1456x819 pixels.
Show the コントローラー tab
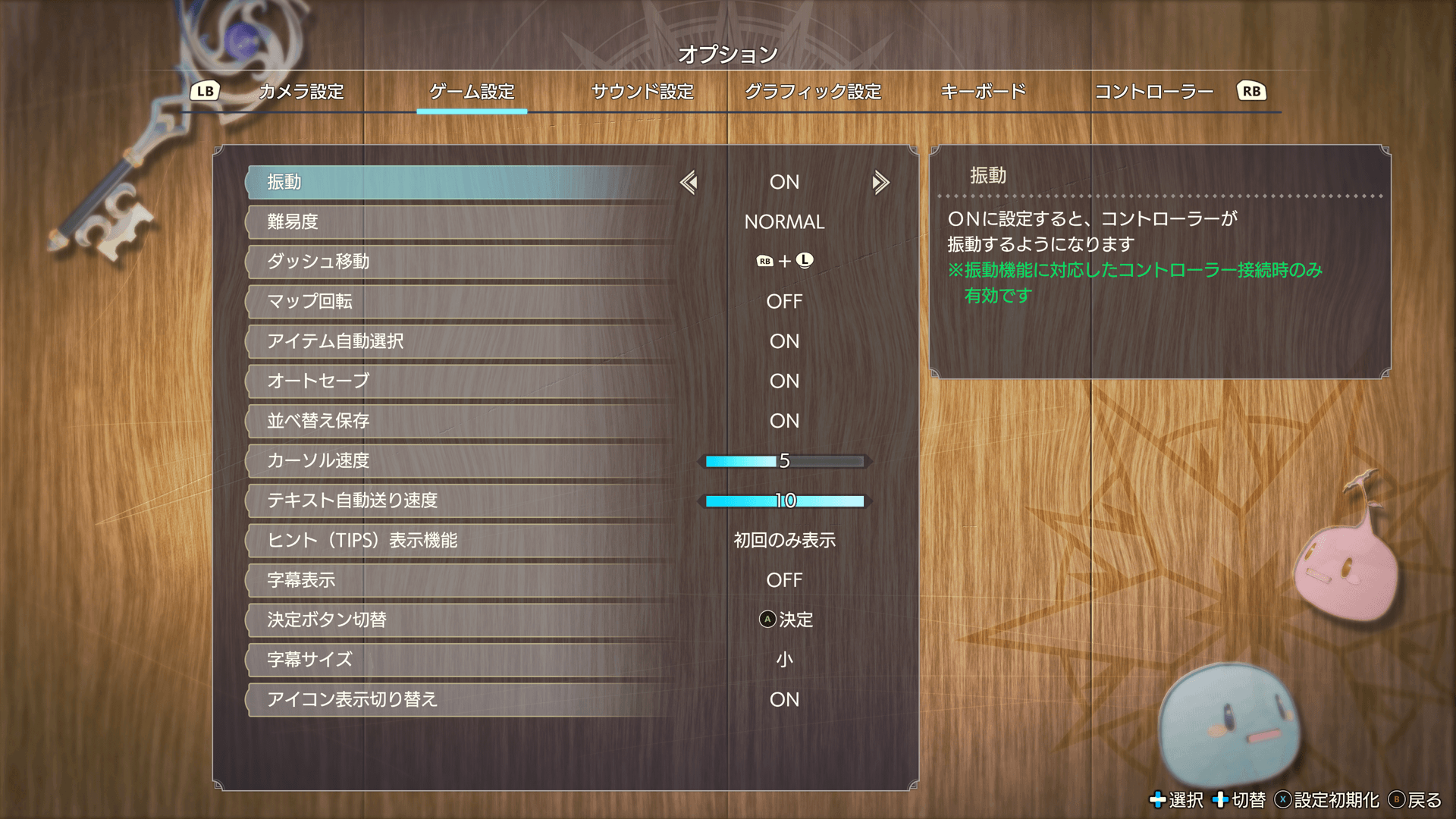click(1153, 92)
